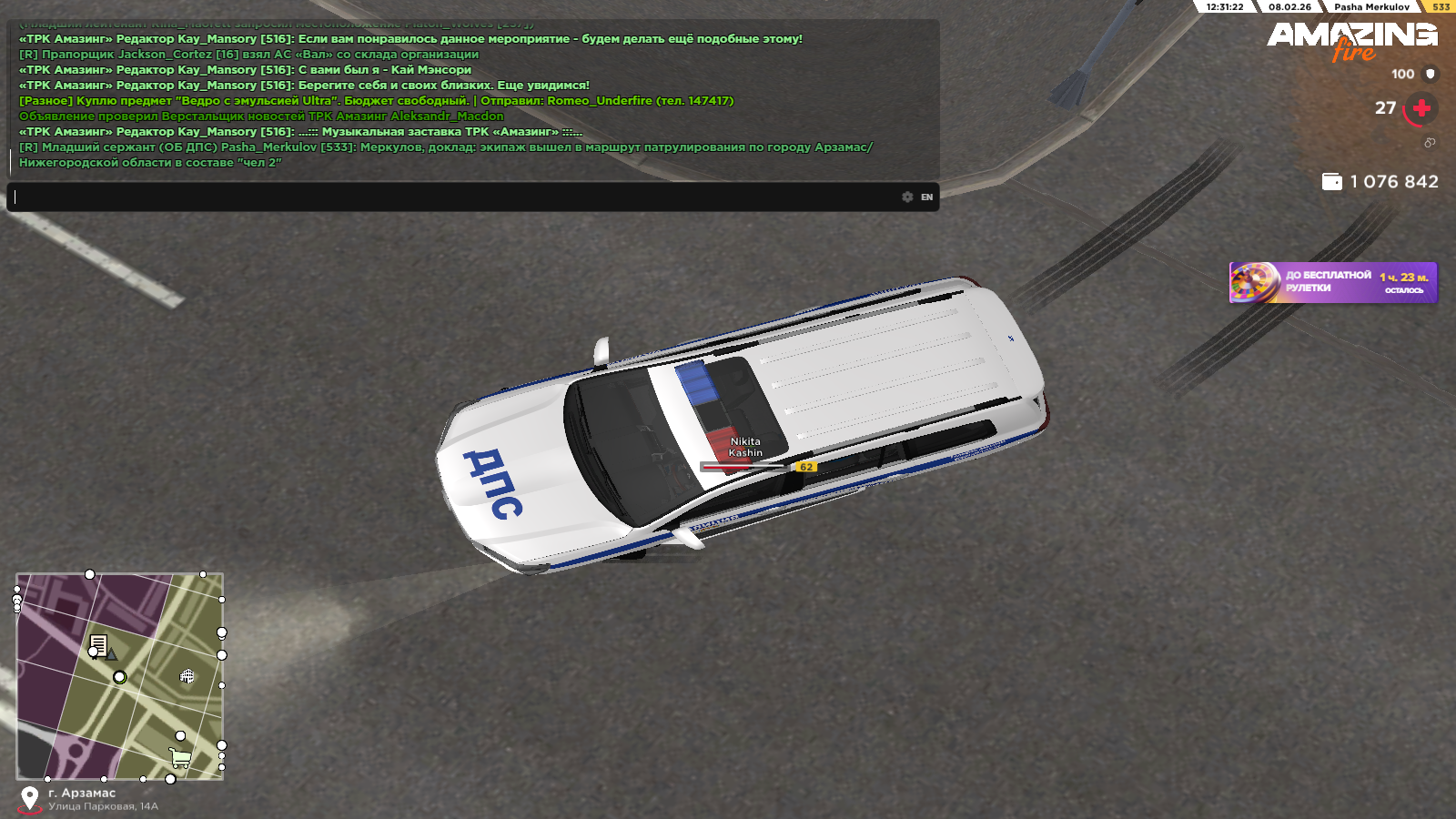
Task: Select the document marker on the minimap
Action: (x=98, y=645)
